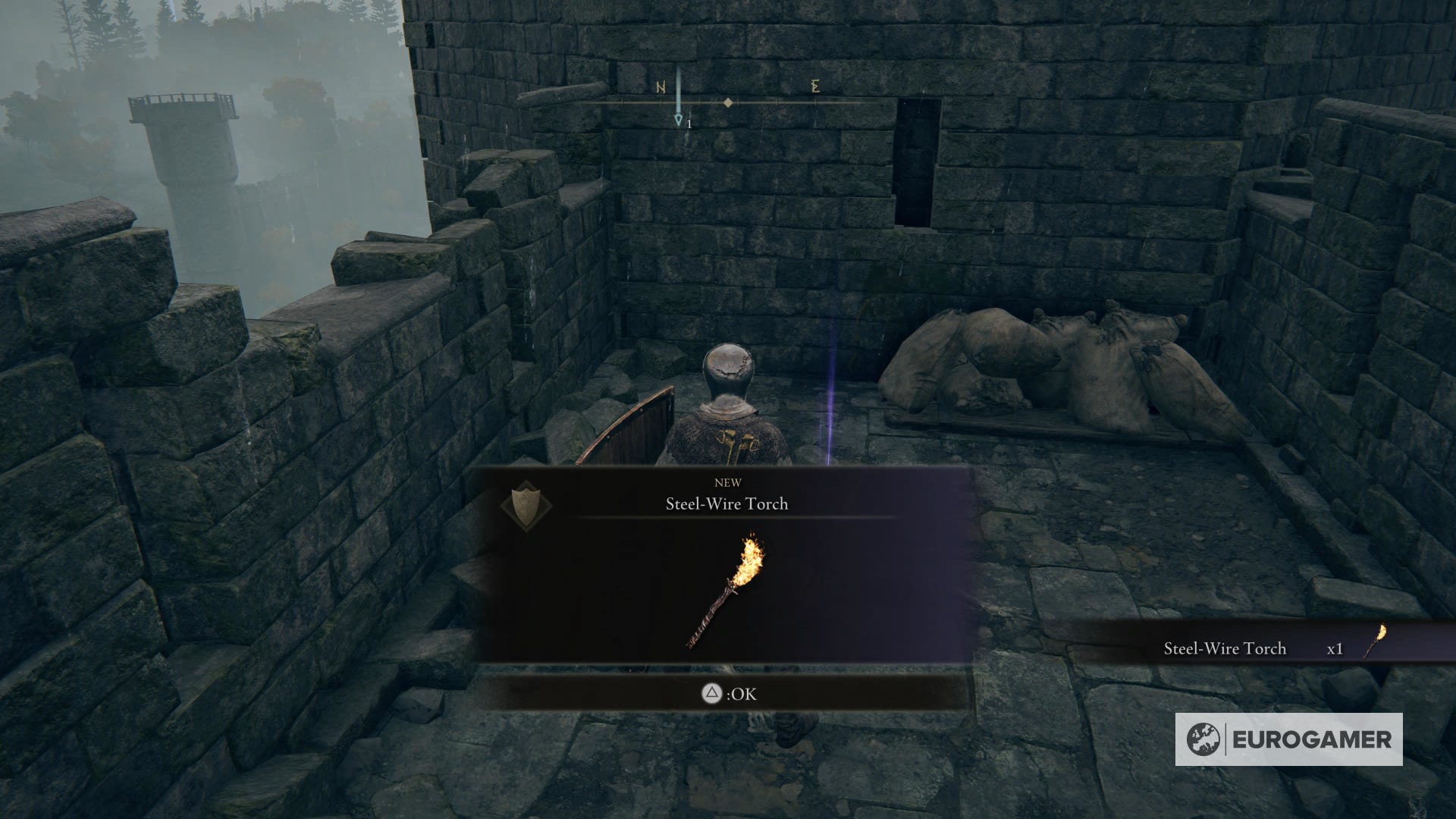The height and width of the screenshot is (819, 1456).
Task: Select the Steel-Wire Torch title text
Action: click(x=726, y=503)
